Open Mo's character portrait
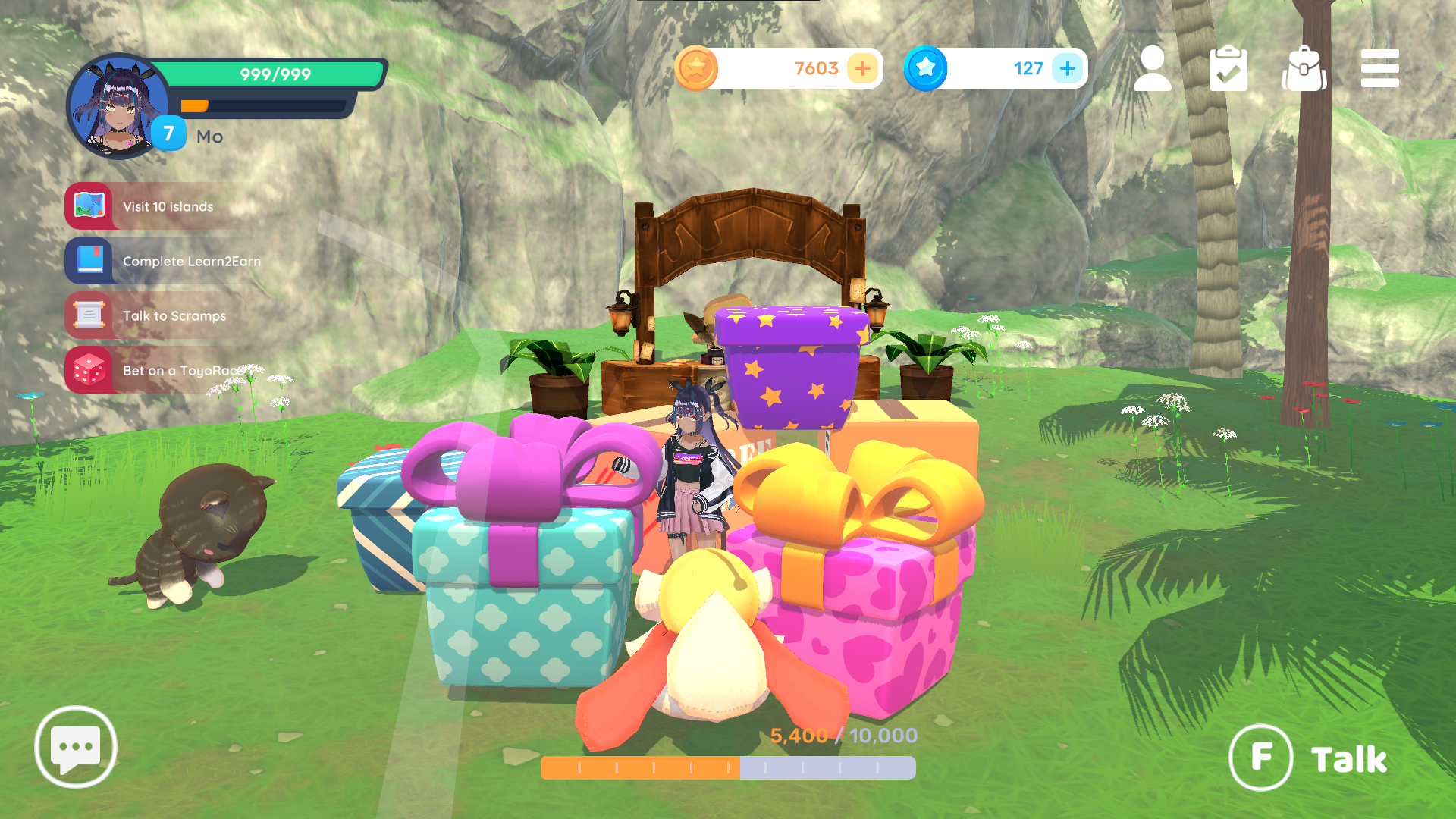This screenshot has height=819, width=1456. tap(118, 106)
